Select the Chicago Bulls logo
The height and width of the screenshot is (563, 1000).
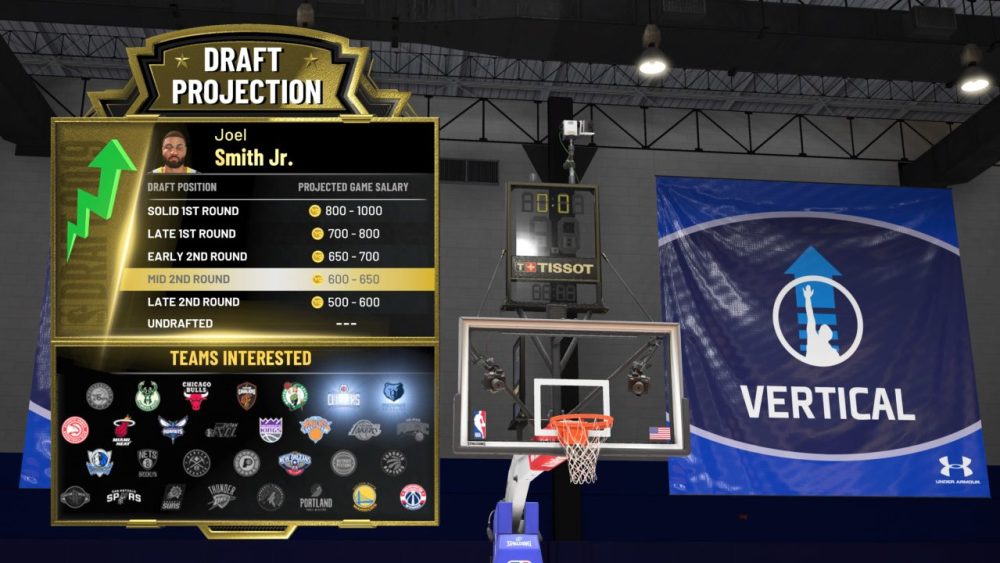[197, 395]
